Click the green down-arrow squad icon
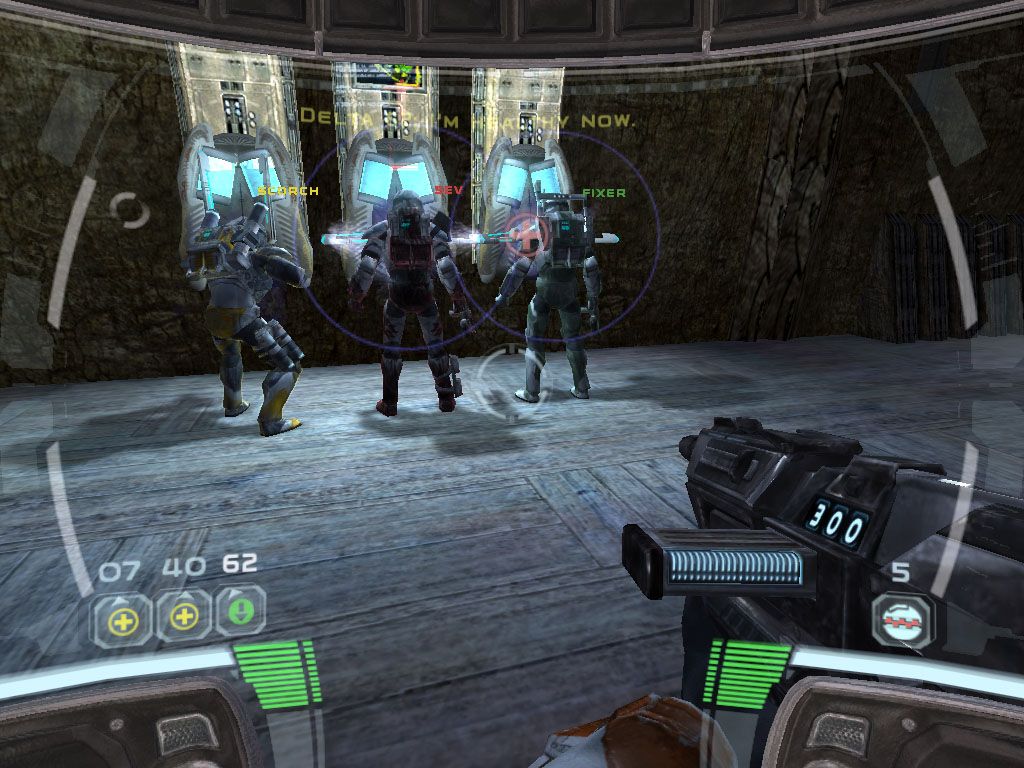 pyautogui.click(x=240, y=614)
